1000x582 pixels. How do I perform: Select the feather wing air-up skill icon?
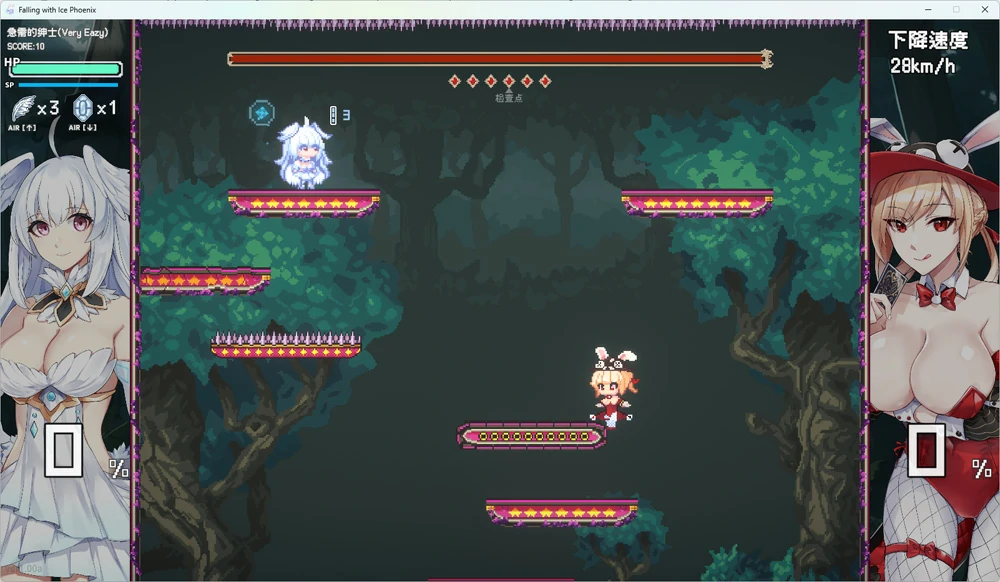(x=23, y=107)
